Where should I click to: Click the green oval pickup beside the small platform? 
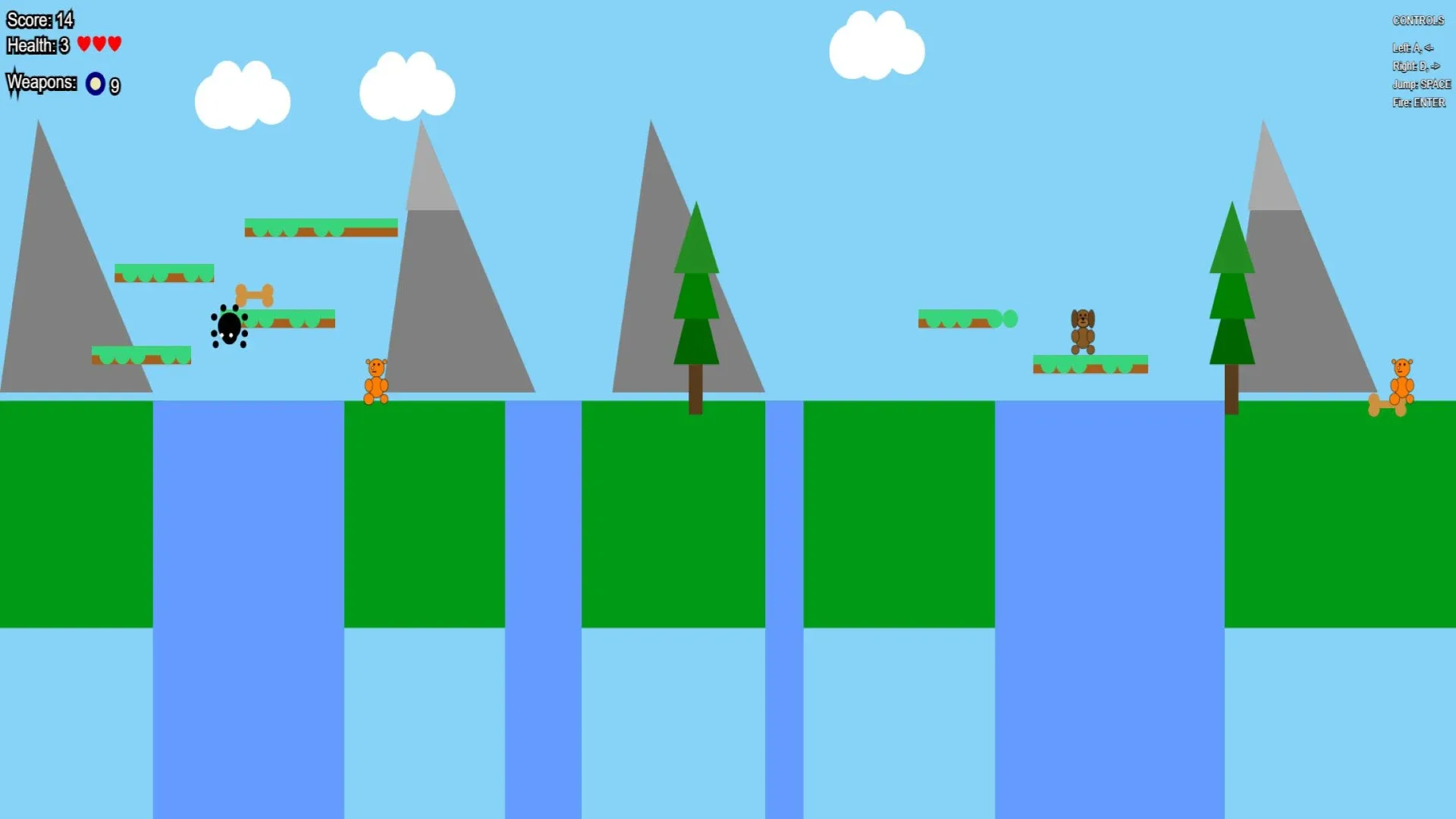1009,320
